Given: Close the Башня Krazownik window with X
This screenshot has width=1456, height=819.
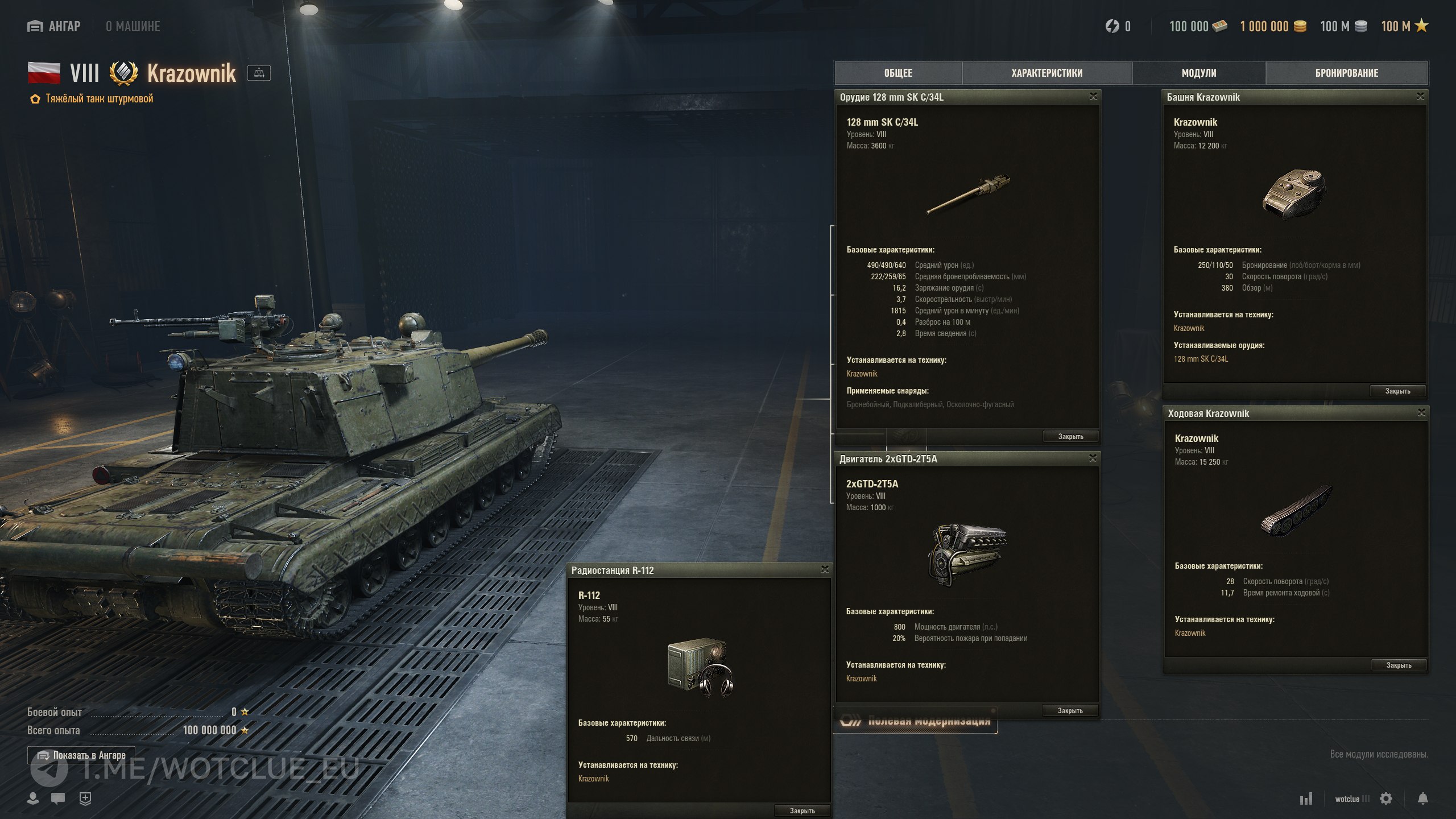Looking at the screenshot, I should pyautogui.click(x=1420, y=97).
